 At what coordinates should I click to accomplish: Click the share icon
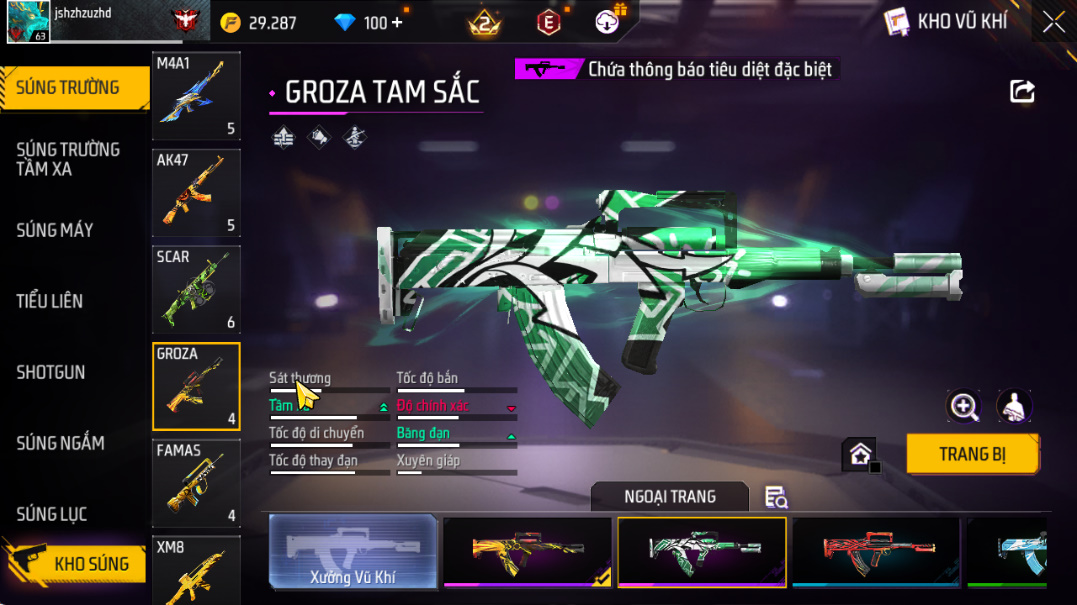[1022, 92]
